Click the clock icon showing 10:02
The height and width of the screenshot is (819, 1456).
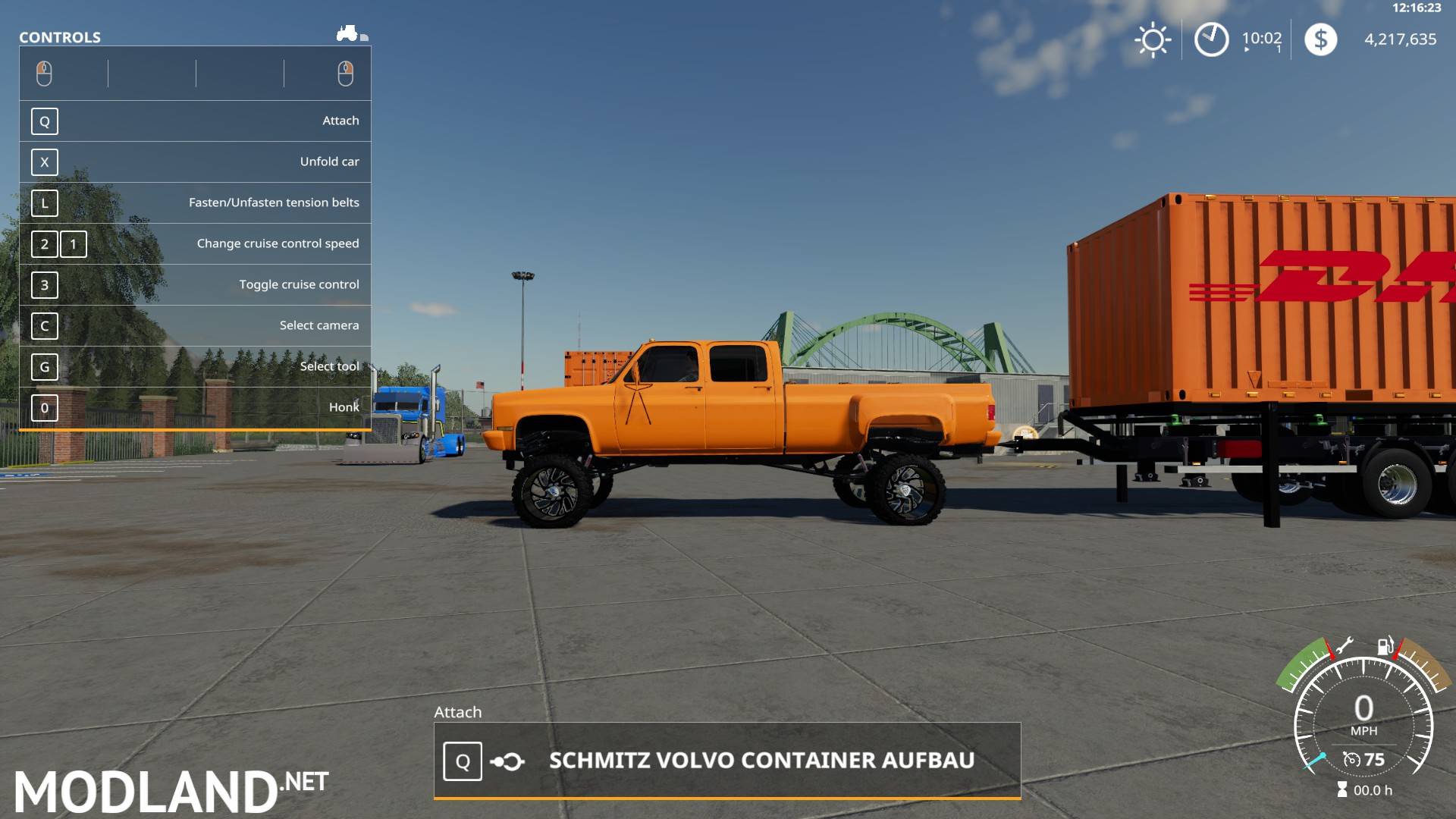coord(1211,39)
